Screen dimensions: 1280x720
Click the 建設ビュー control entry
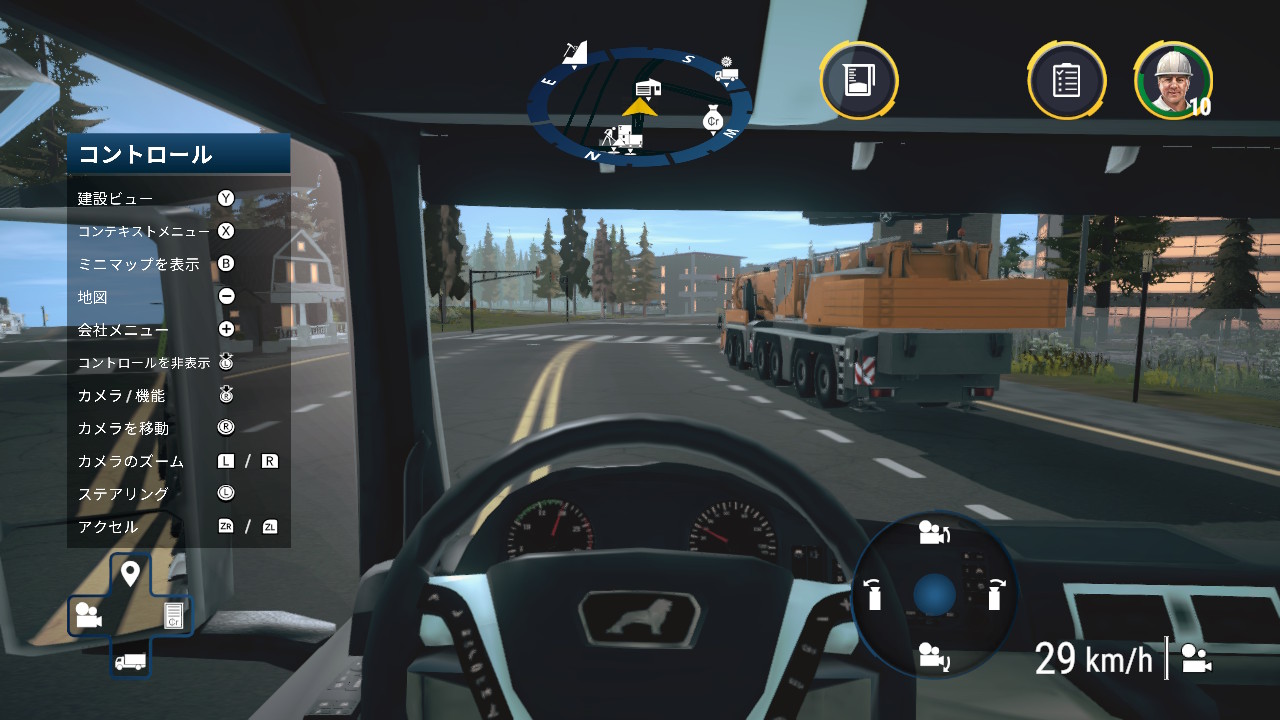click(116, 198)
